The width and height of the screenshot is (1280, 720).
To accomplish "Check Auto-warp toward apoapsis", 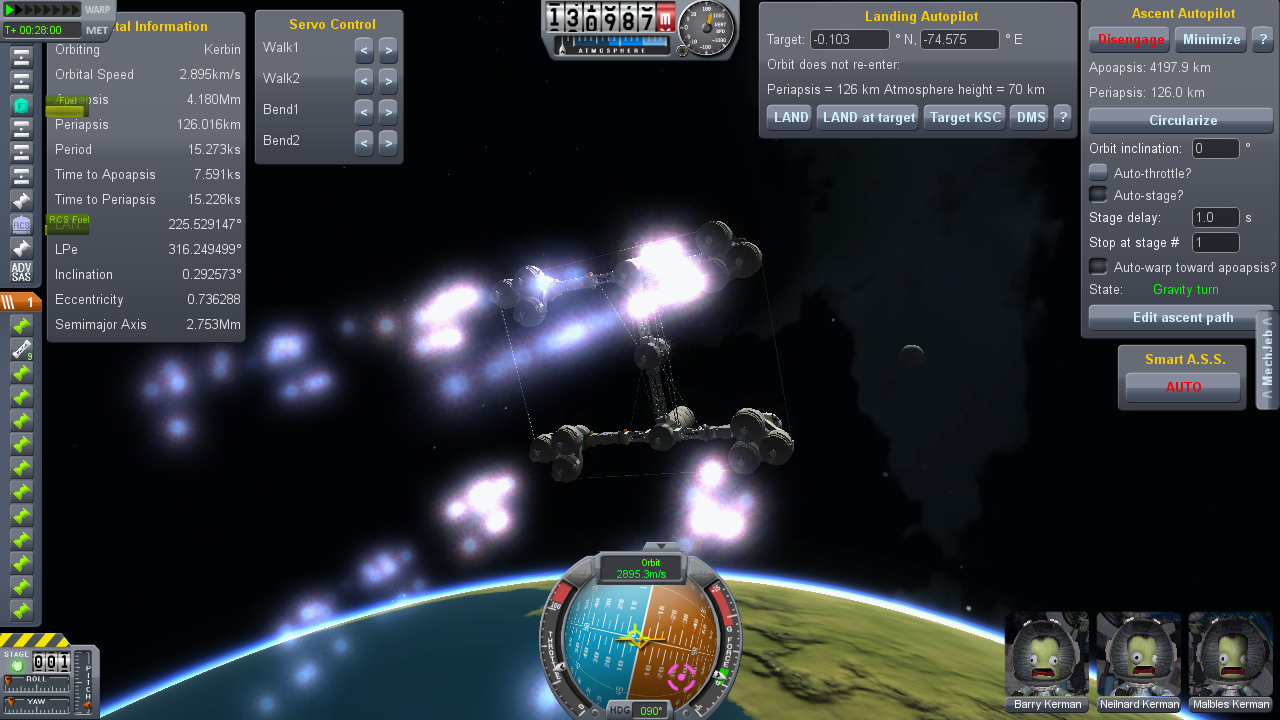I will (1097, 268).
